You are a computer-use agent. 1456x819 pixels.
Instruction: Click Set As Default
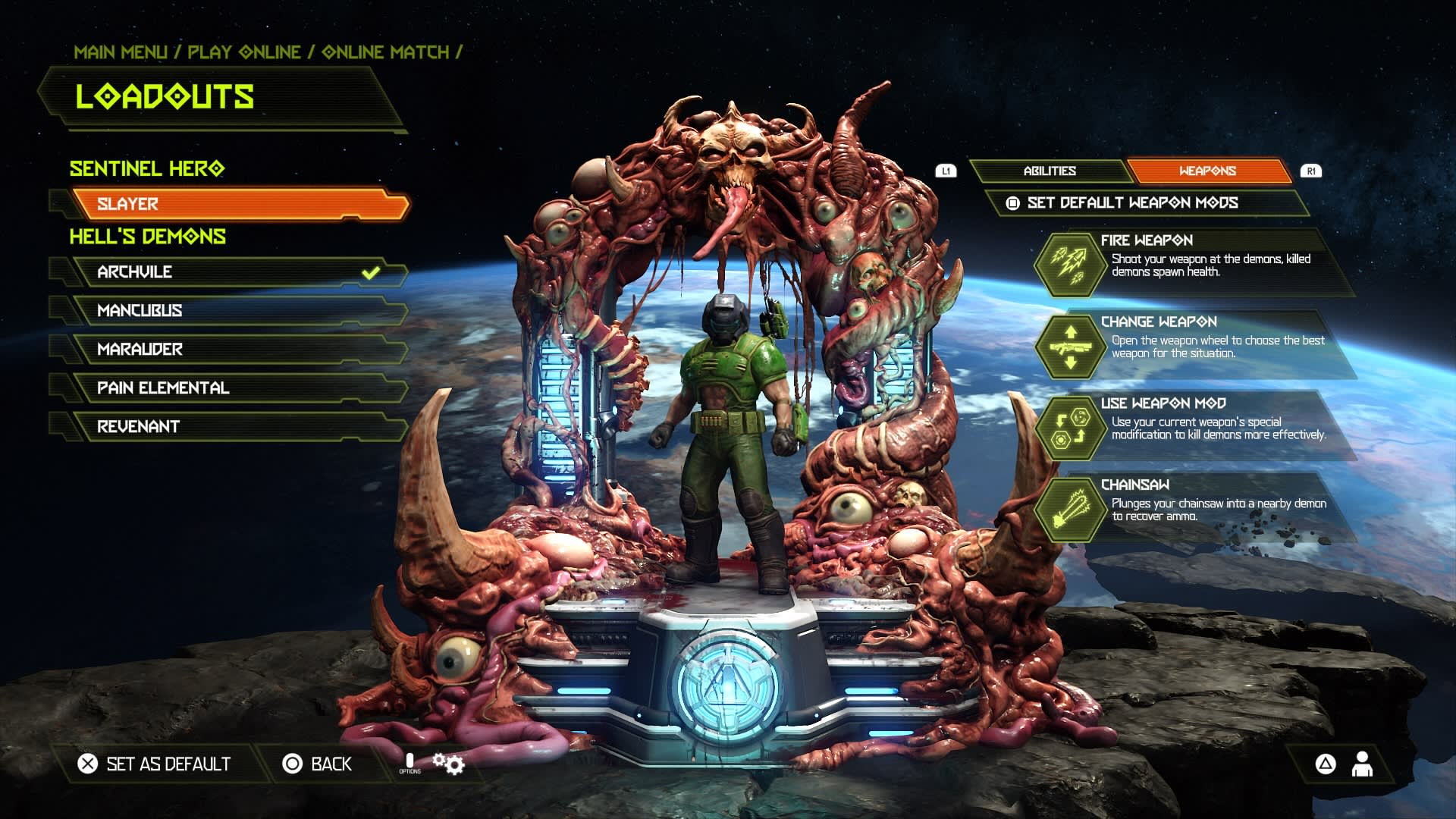(x=155, y=764)
